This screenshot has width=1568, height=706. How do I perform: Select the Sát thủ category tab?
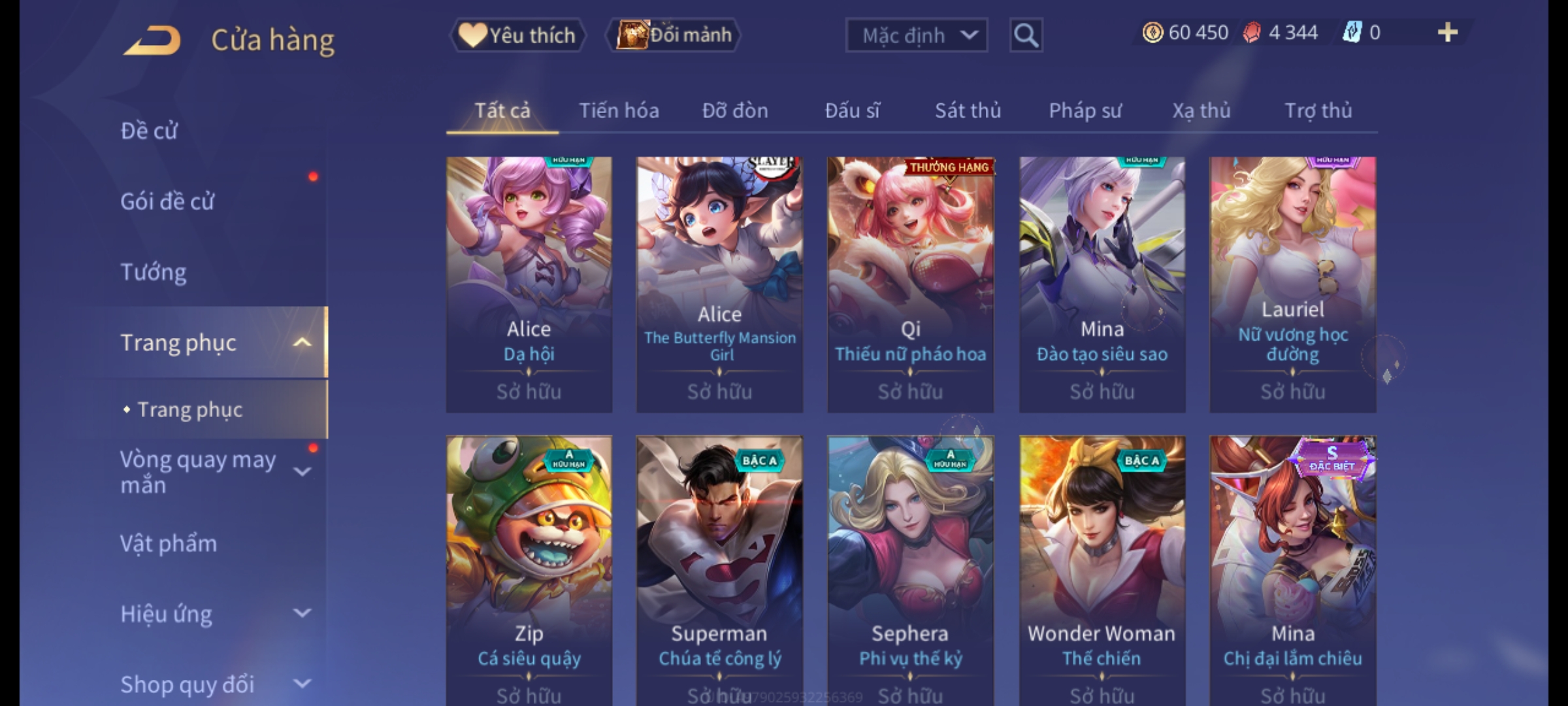point(968,110)
